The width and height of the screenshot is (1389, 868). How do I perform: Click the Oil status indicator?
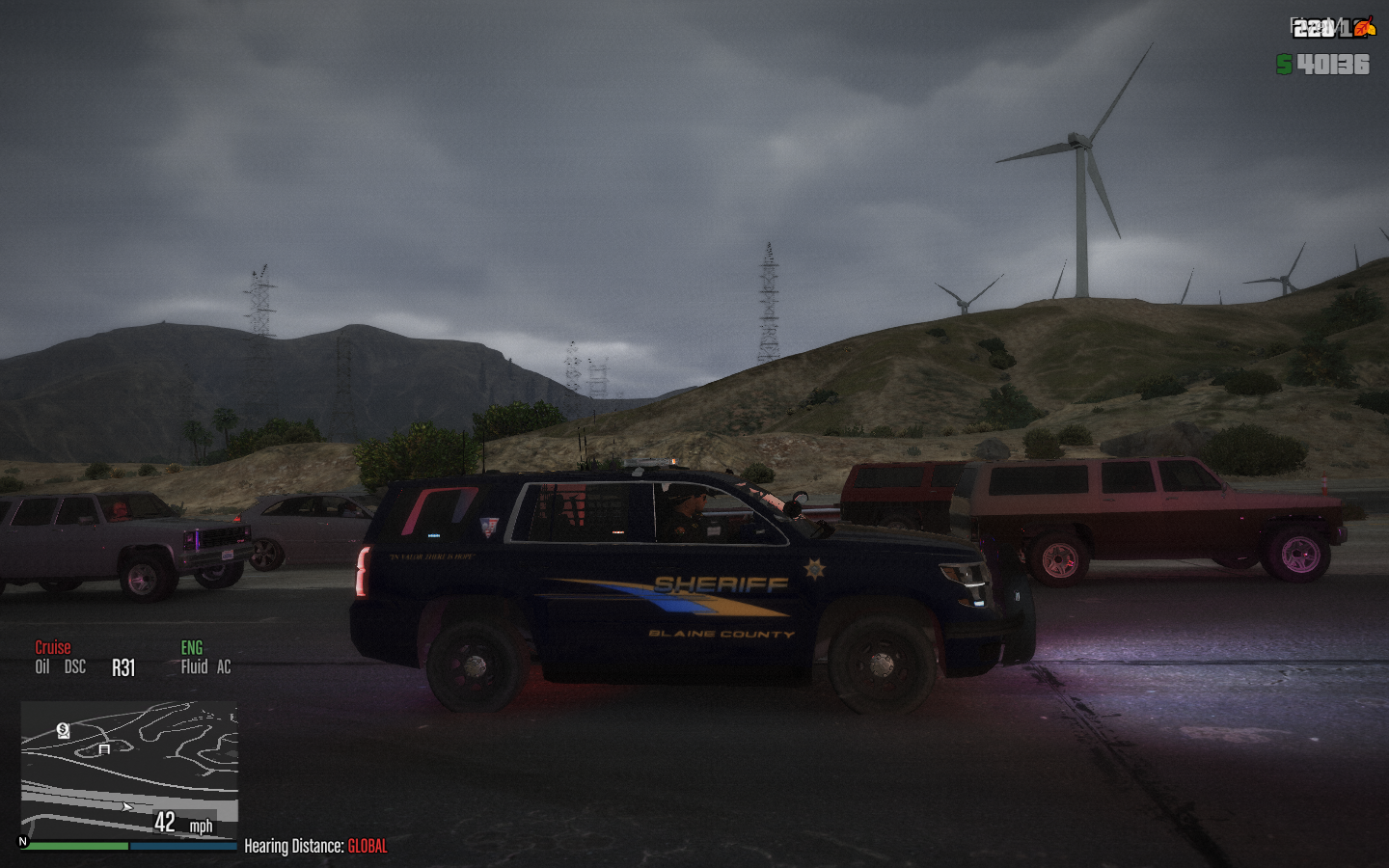tap(42, 666)
